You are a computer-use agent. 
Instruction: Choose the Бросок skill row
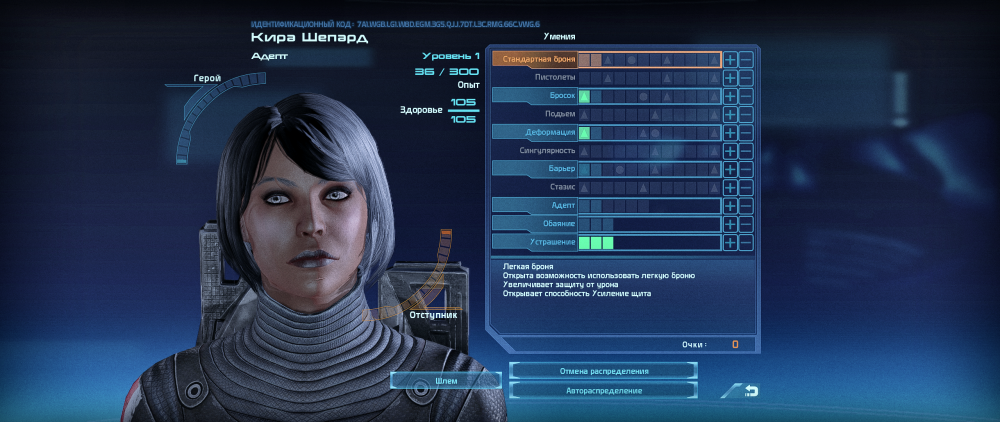point(536,96)
